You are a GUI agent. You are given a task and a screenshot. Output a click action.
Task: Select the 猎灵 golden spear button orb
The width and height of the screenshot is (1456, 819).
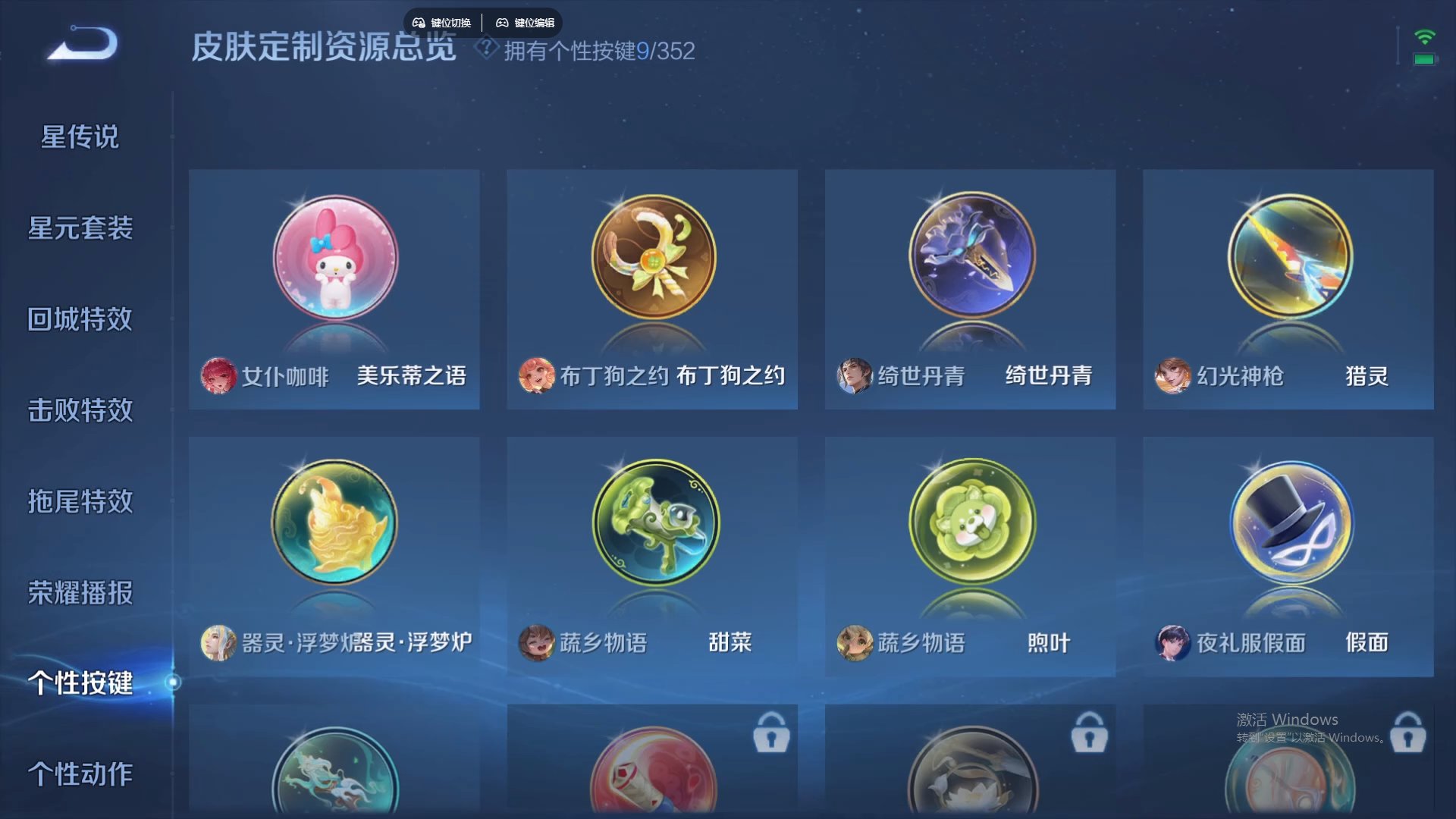pos(1288,258)
